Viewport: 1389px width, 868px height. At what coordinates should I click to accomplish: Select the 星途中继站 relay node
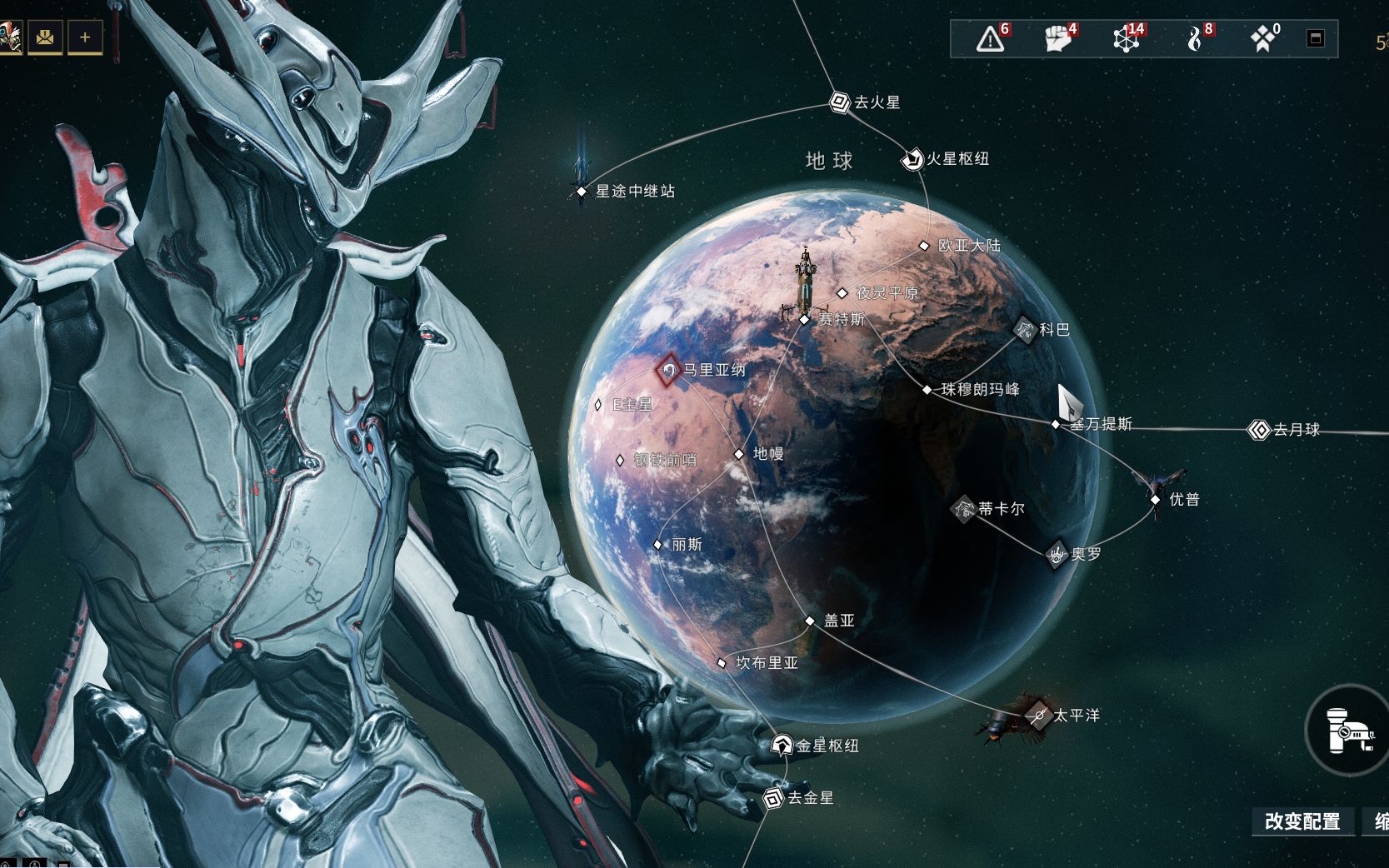(582, 192)
